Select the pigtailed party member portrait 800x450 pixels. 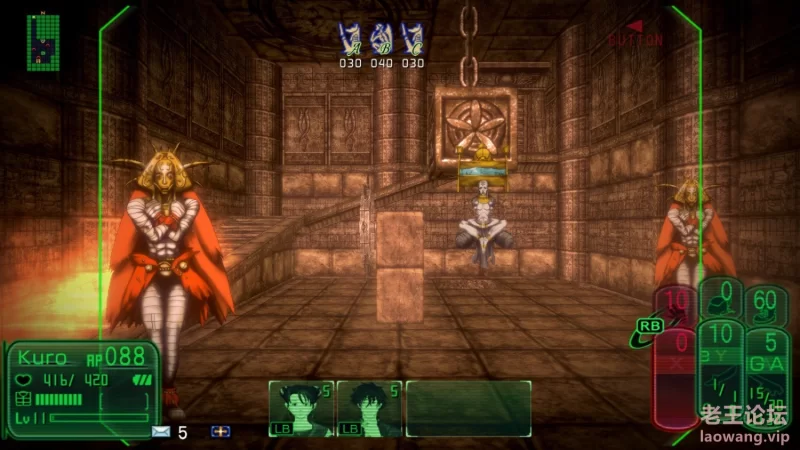click(300, 408)
